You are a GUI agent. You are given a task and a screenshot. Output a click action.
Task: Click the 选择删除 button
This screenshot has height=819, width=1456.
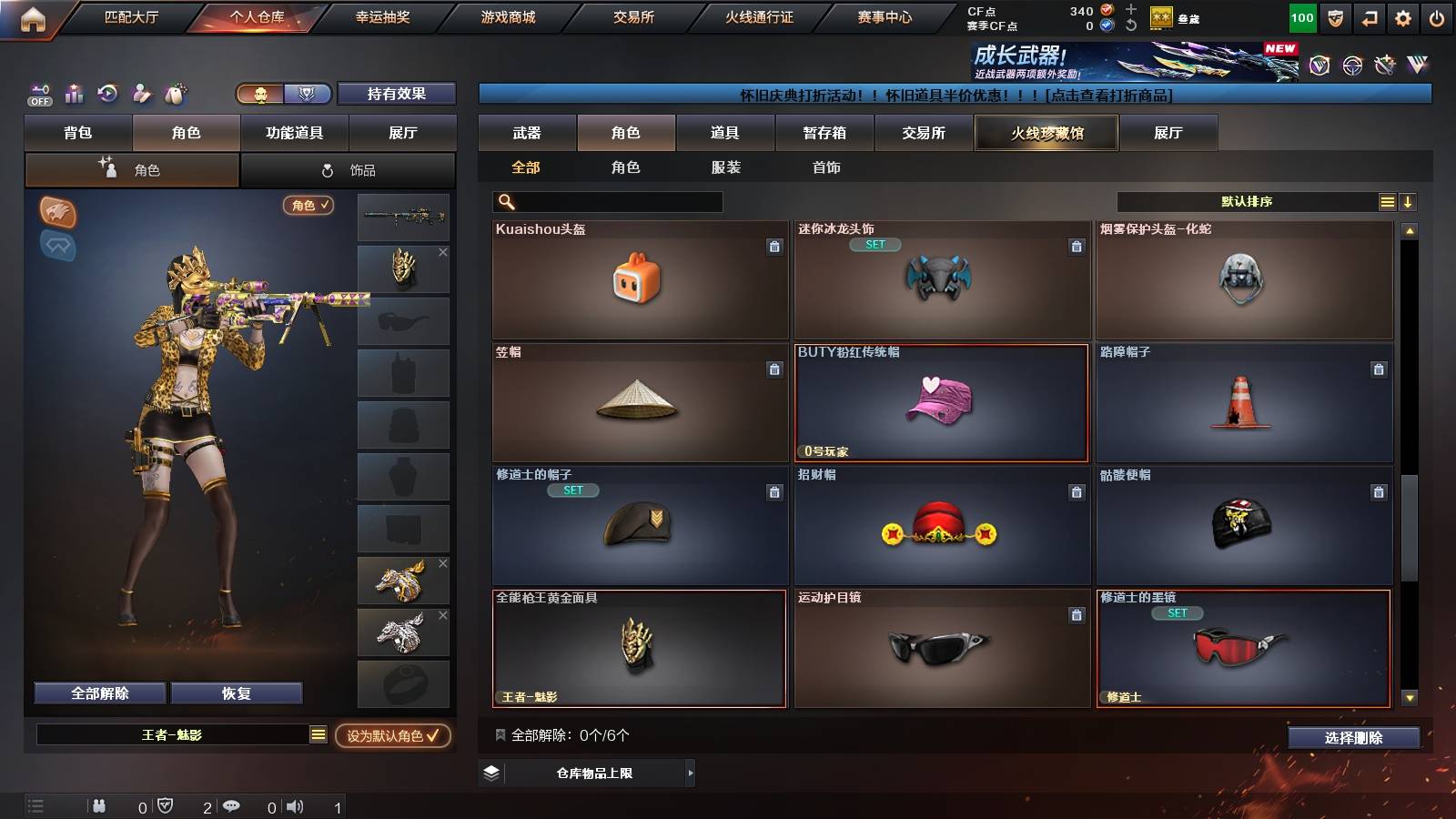point(1353,738)
